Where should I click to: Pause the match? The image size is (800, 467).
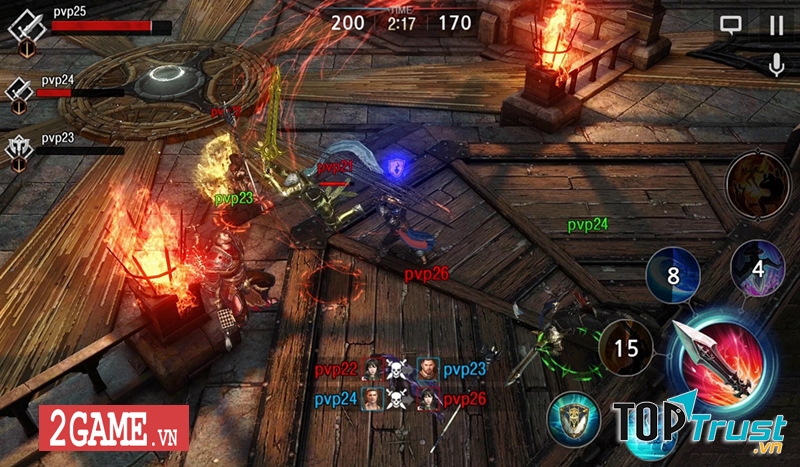click(776, 26)
